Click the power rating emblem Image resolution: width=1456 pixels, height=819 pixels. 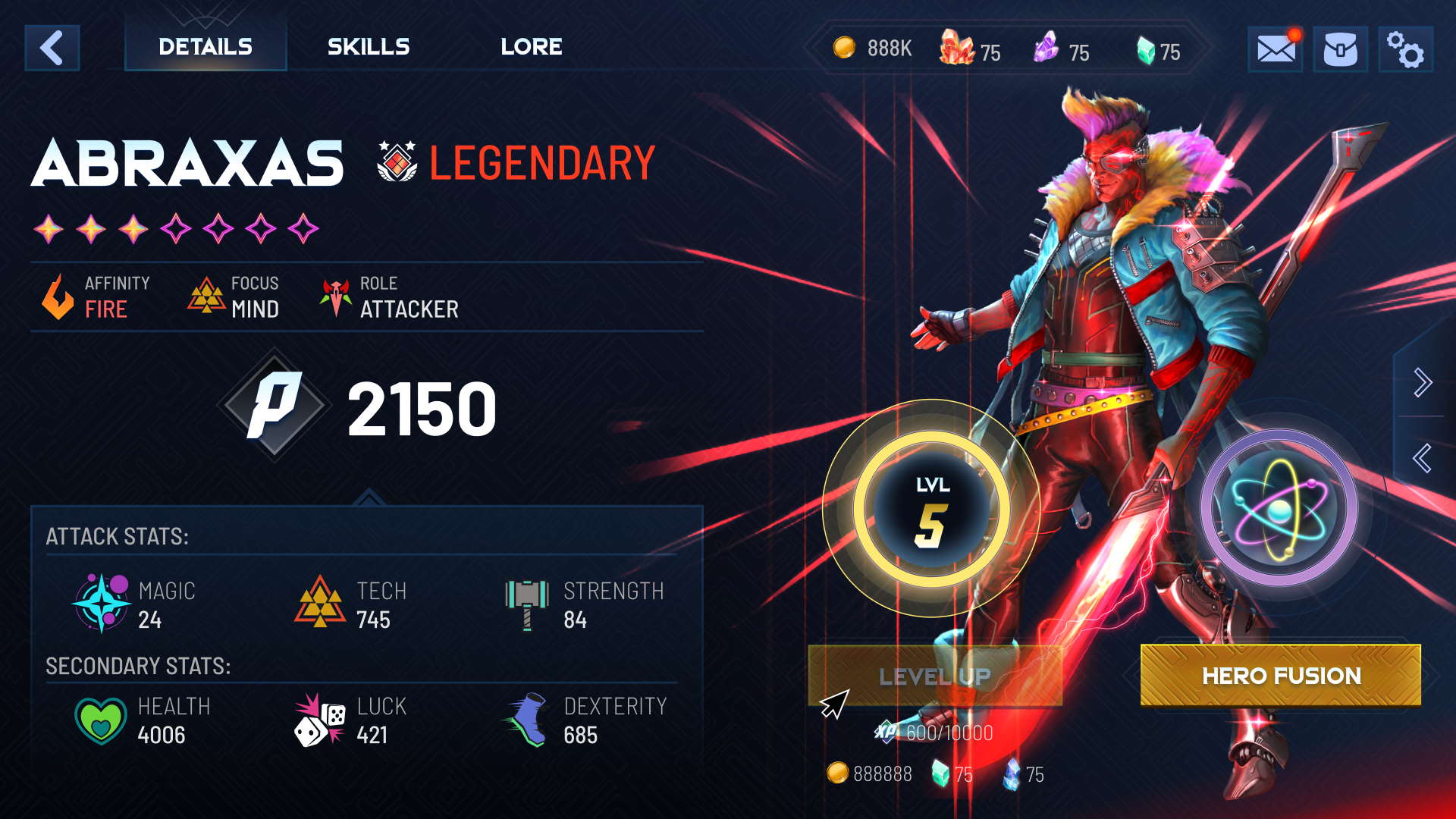pyautogui.click(x=274, y=406)
